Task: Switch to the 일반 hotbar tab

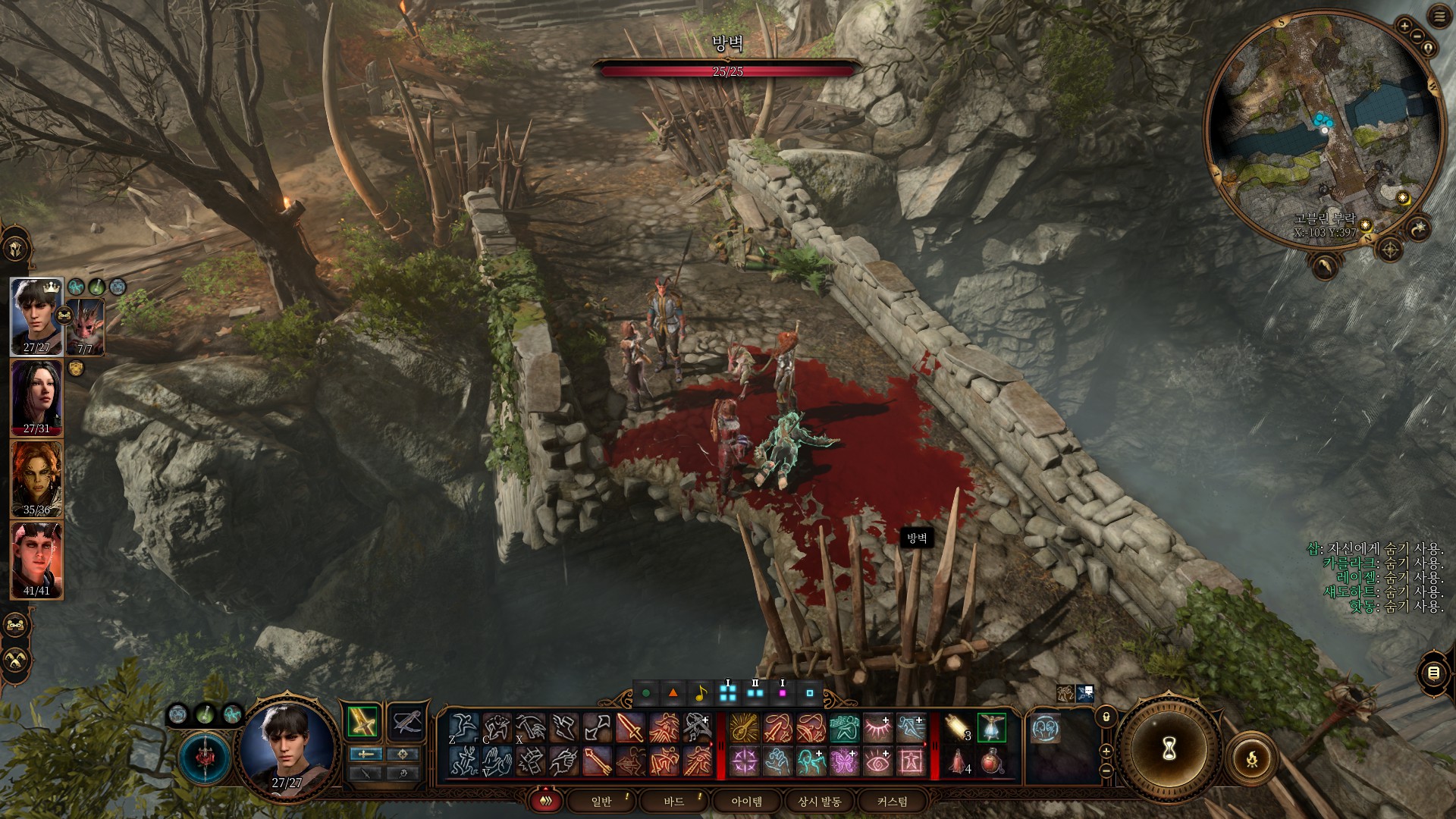Action: (601, 802)
